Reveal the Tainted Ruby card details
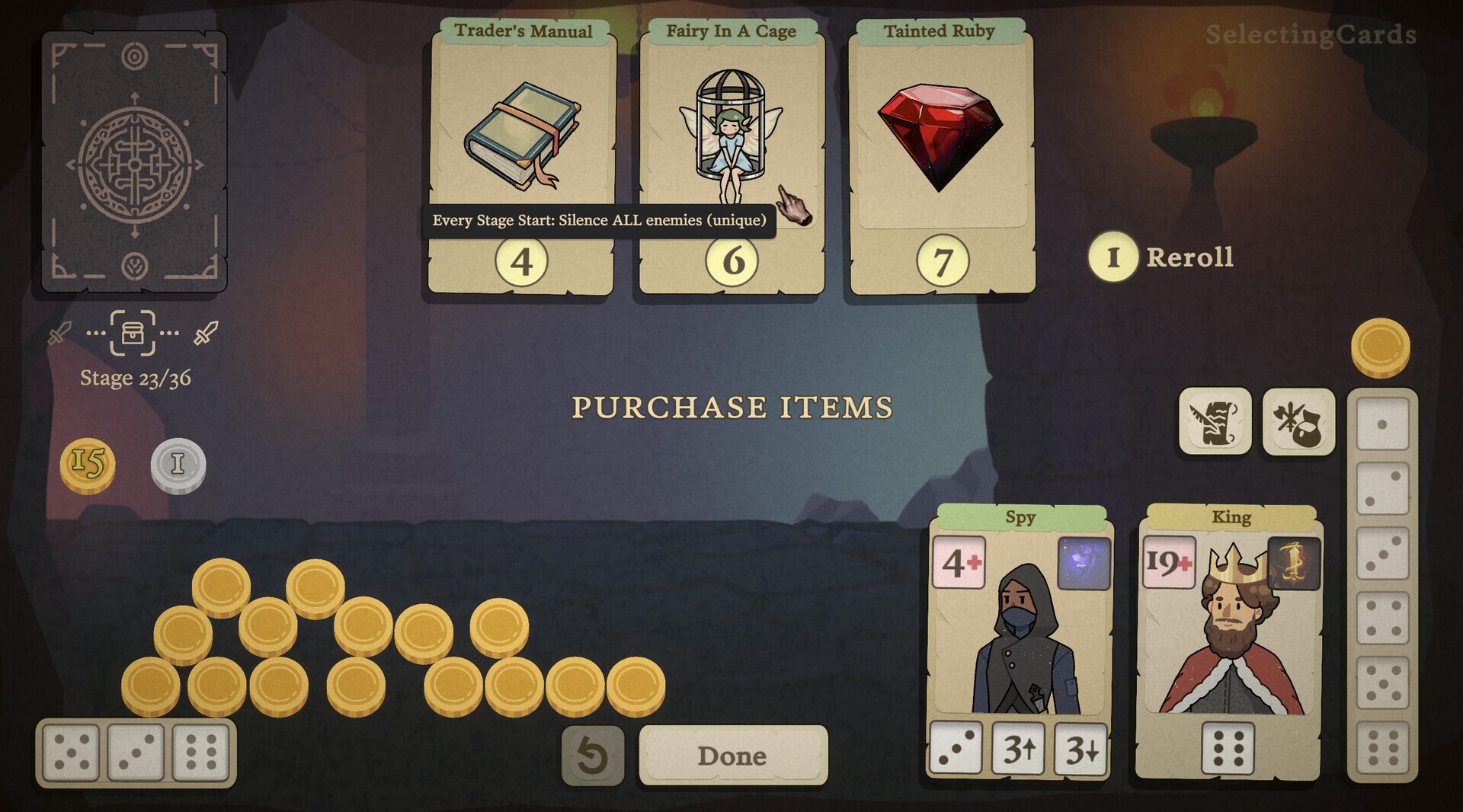Viewport: 1463px width, 812px height. click(940, 137)
